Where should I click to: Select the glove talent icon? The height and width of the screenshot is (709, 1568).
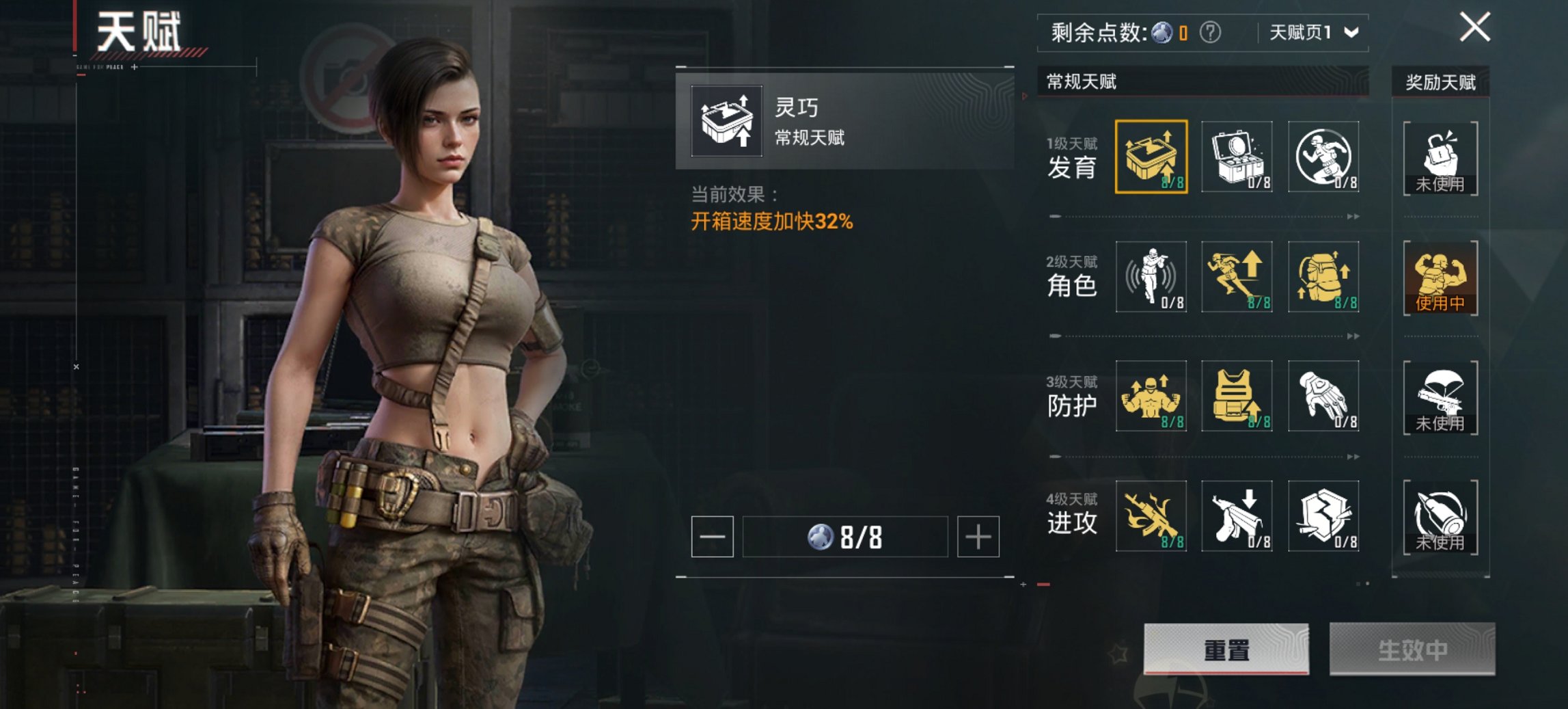click(x=1323, y=396)
